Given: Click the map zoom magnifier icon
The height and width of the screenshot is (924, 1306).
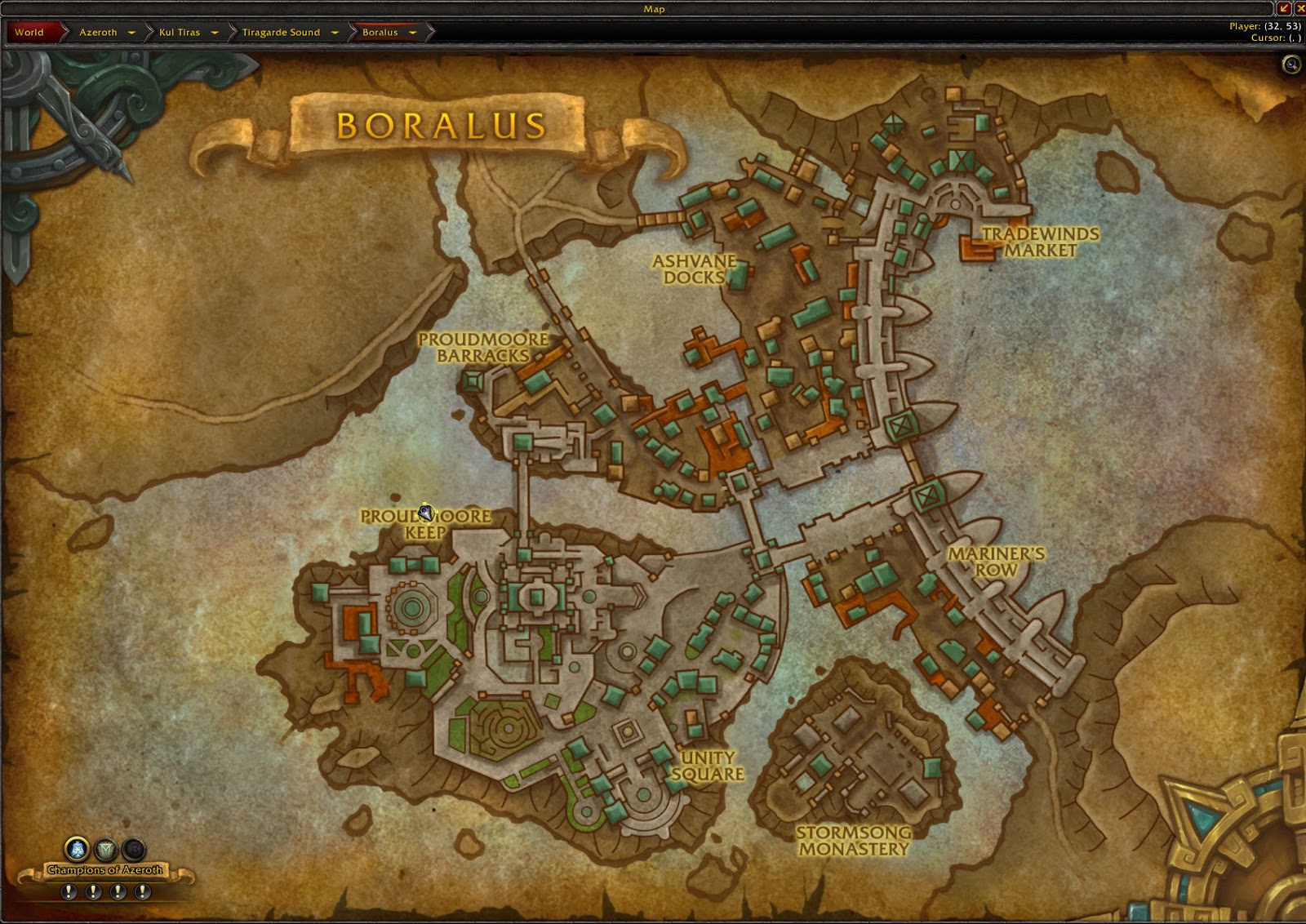Looking at the screenshot, I should point(1290,64).
